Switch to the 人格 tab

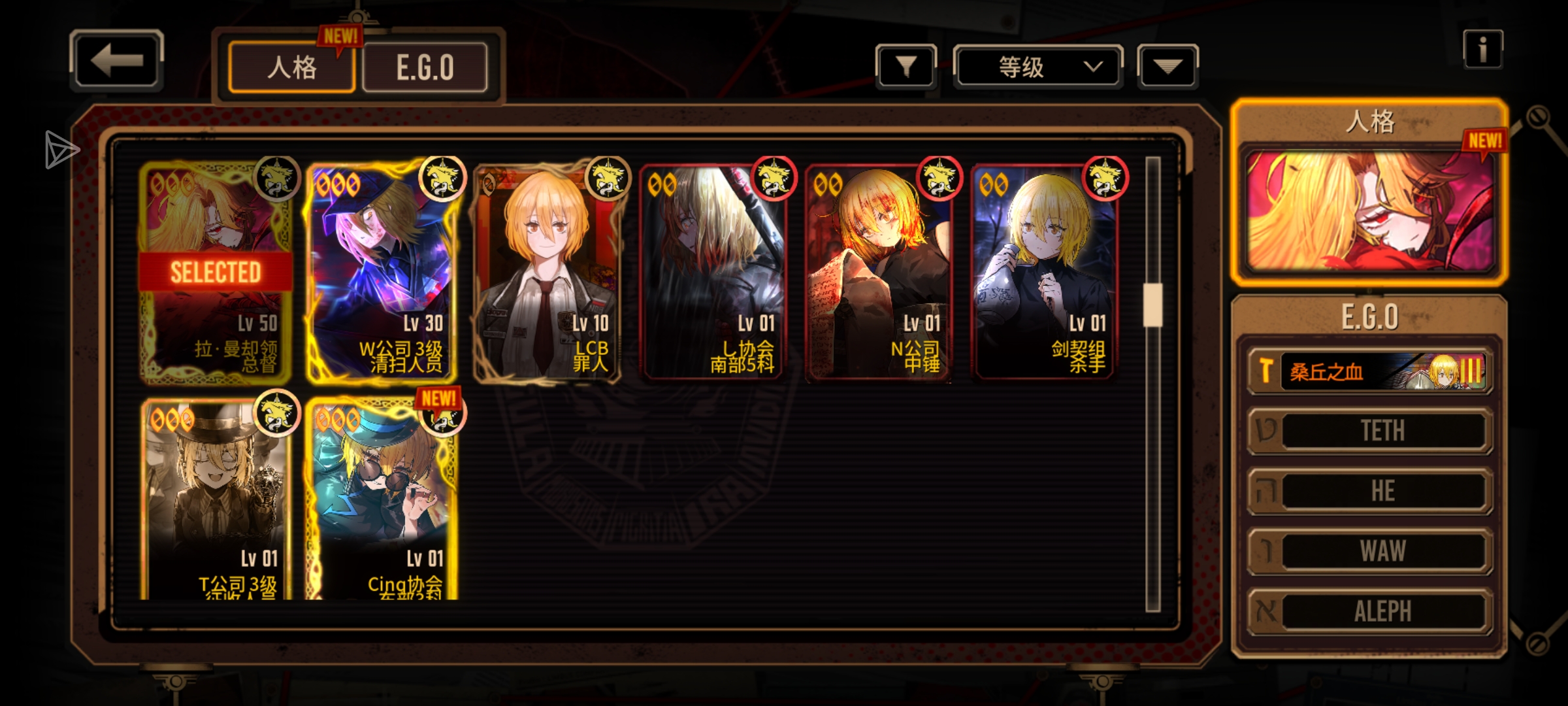291,67
